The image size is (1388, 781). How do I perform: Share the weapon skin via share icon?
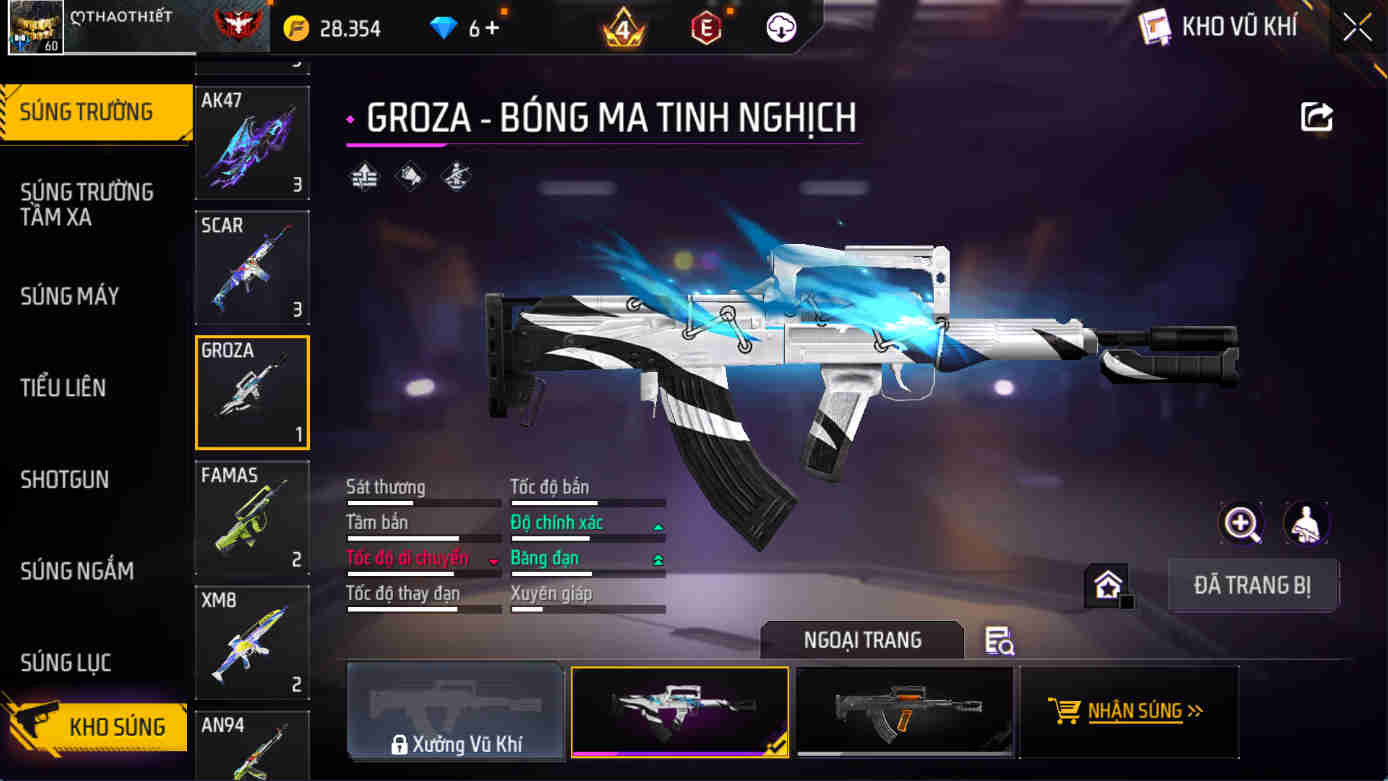click(x=1316, y=117)
